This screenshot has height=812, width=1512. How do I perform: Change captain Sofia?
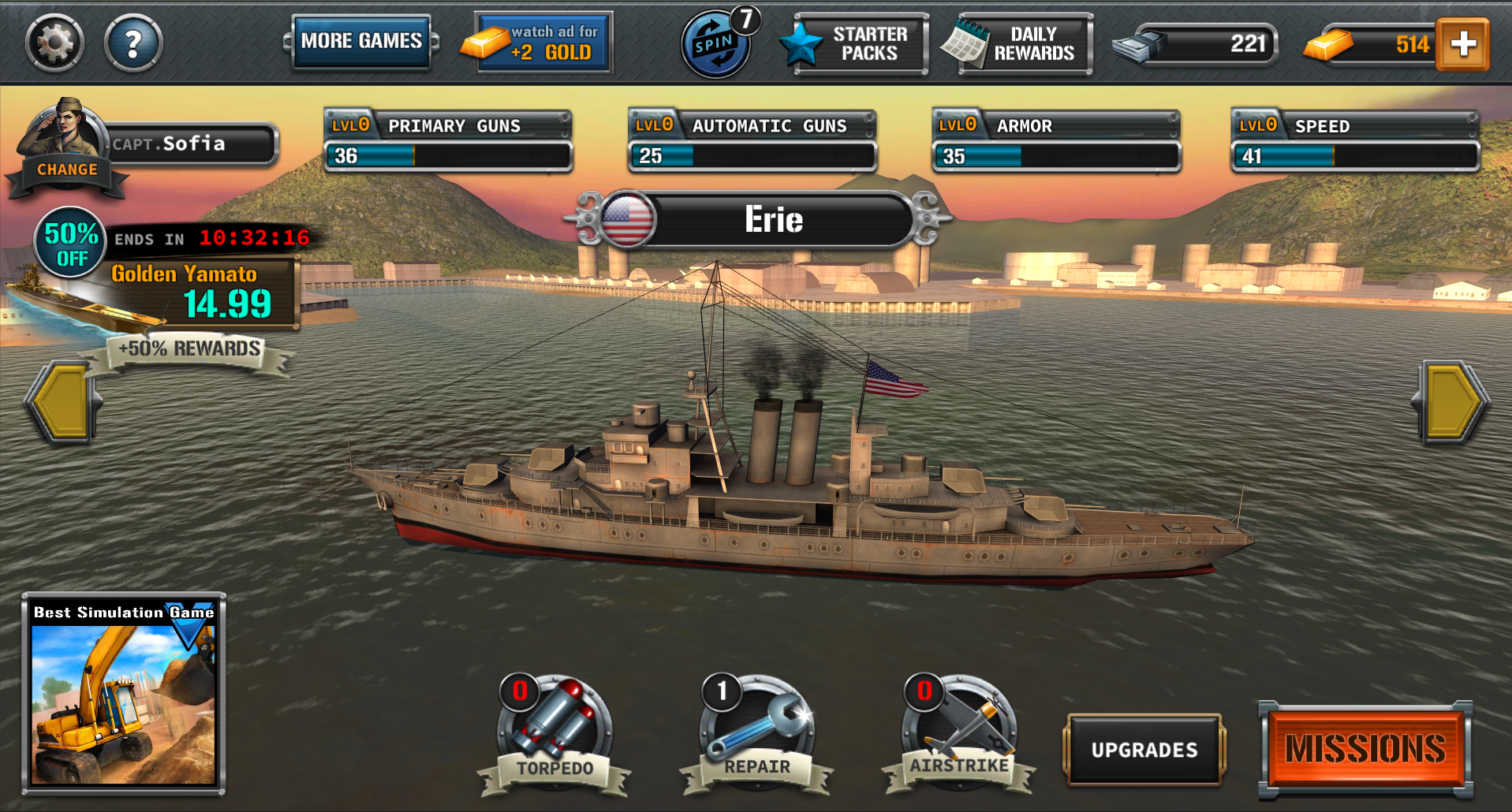[67, 169]
